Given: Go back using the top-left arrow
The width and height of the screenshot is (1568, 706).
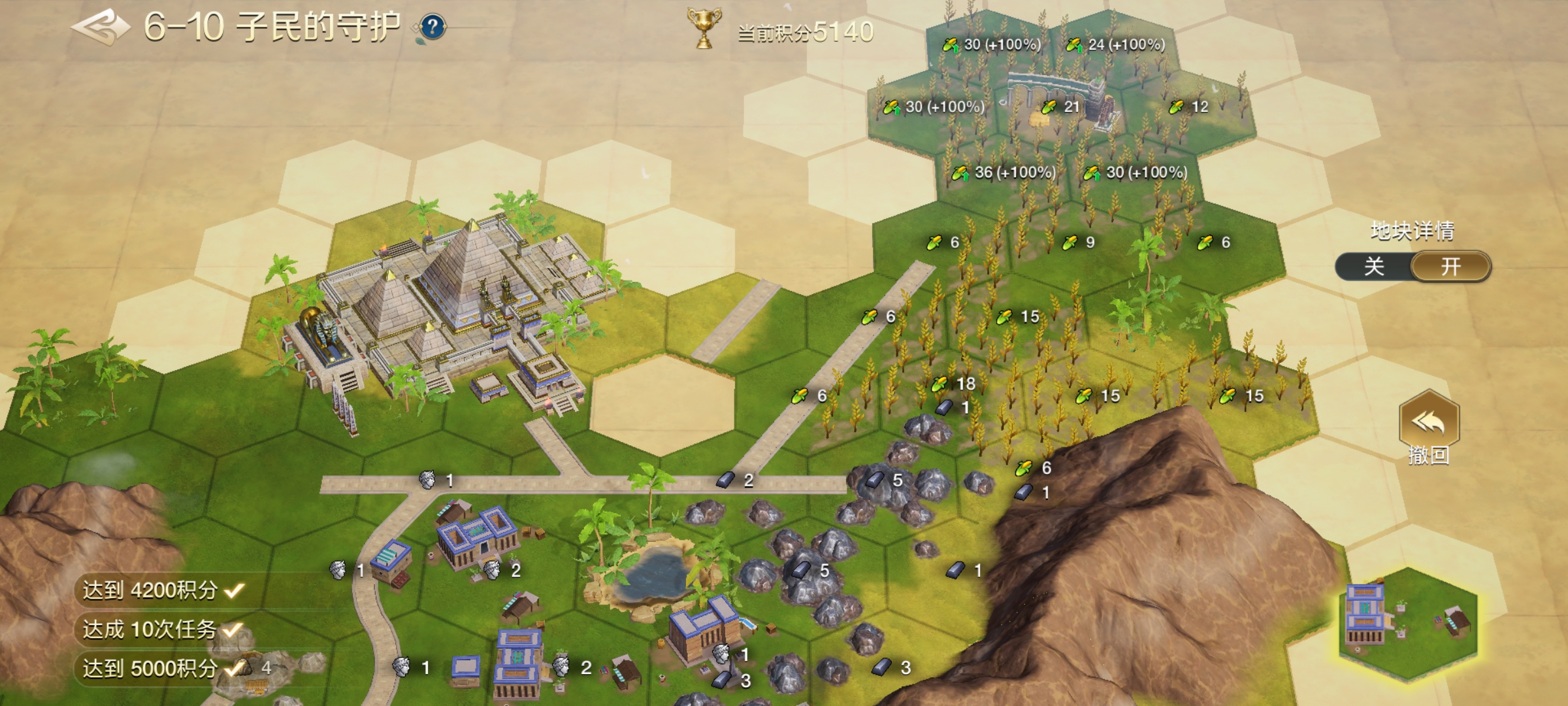Looking at the screenshot, I should pyautogui.click(x=100, y=27).
